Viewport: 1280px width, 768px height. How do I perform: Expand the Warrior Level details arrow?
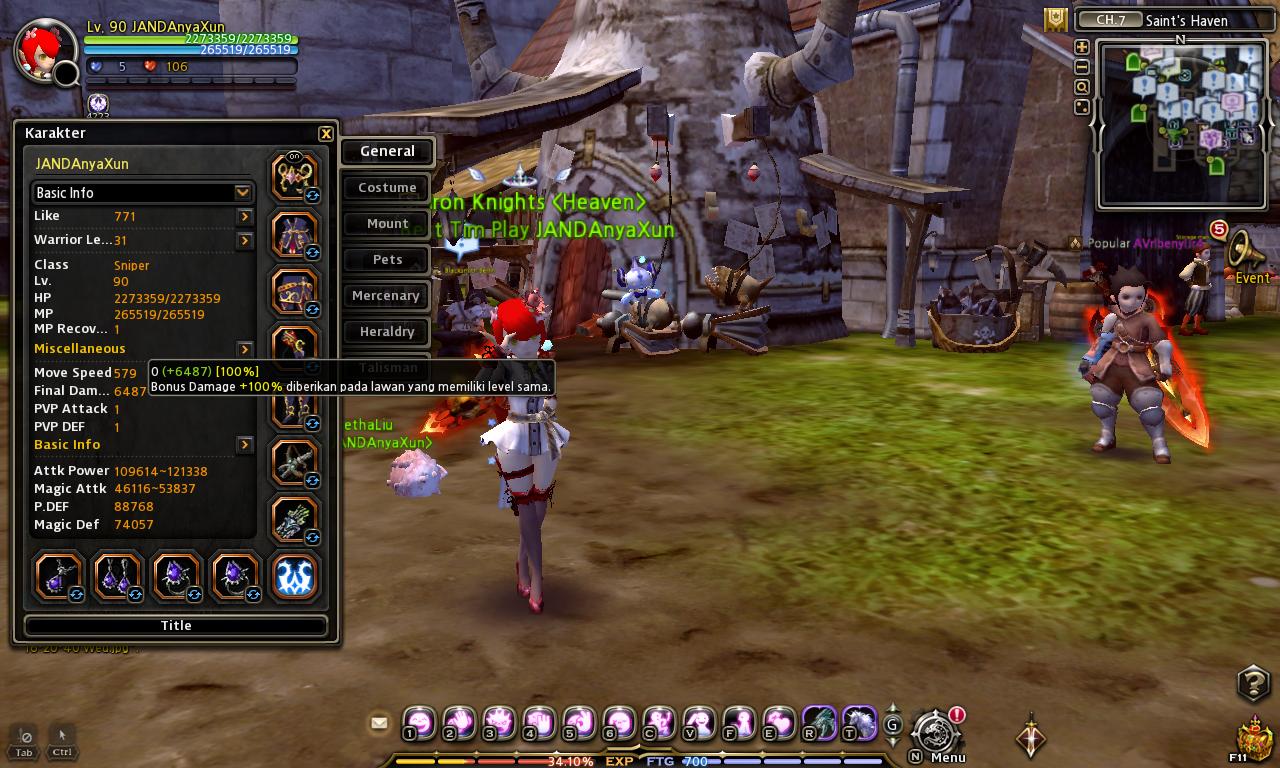(243, 239)
